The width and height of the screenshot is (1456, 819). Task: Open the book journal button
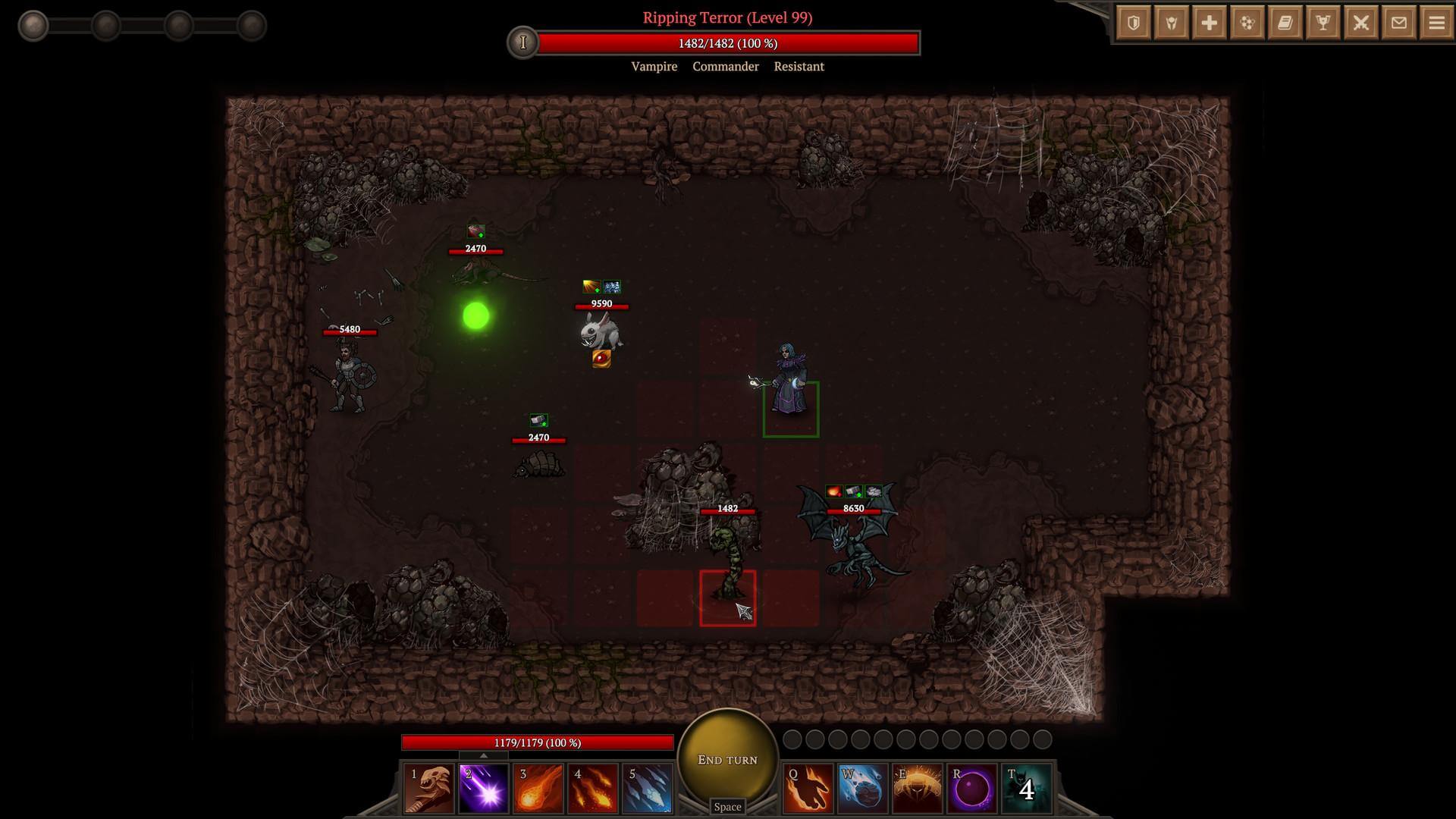1285,24
